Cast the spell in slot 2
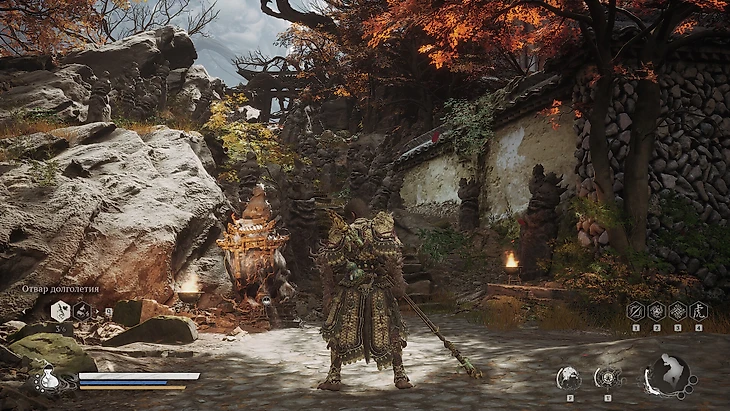 click(x=656, y=311)
